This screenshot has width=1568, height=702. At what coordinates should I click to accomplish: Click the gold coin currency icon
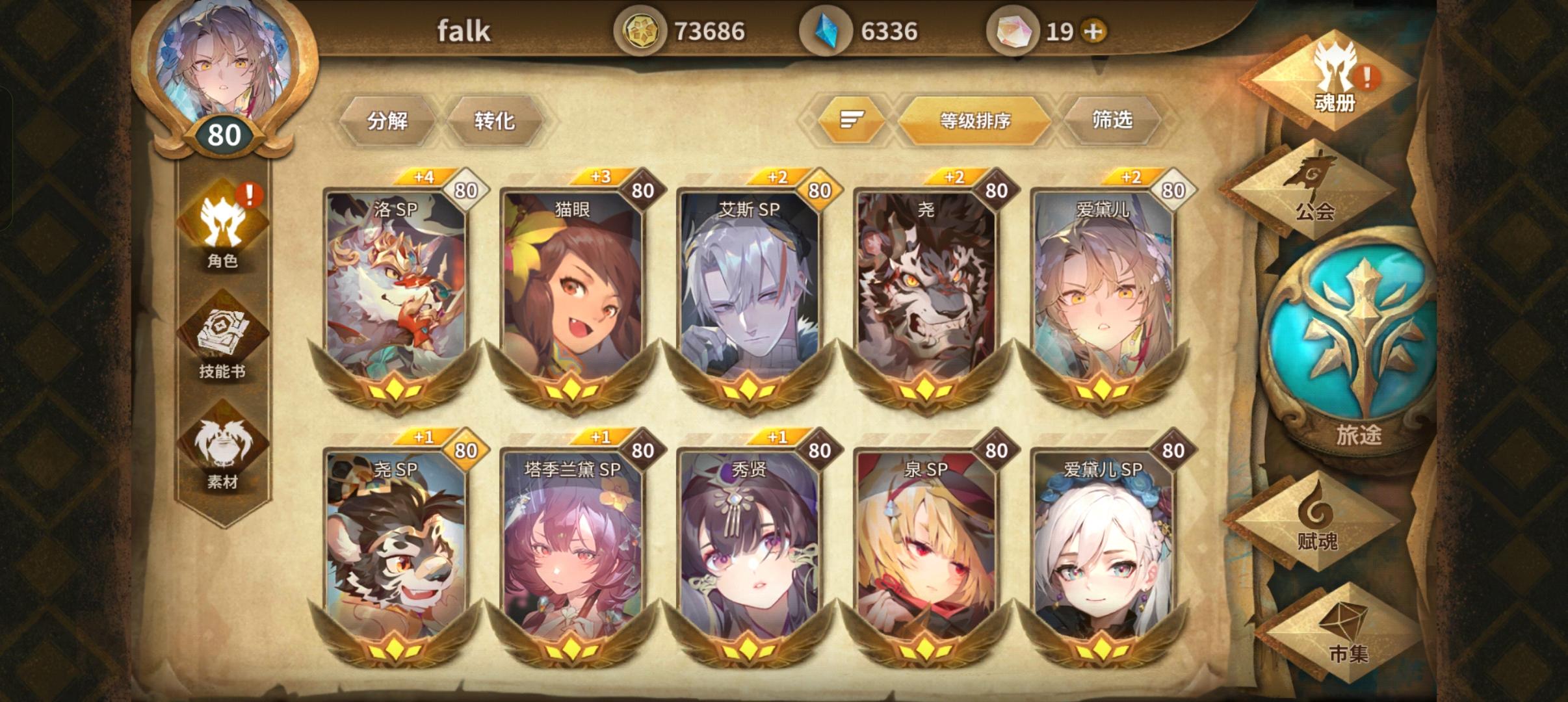pyautogui.click(x=642, y=29)
